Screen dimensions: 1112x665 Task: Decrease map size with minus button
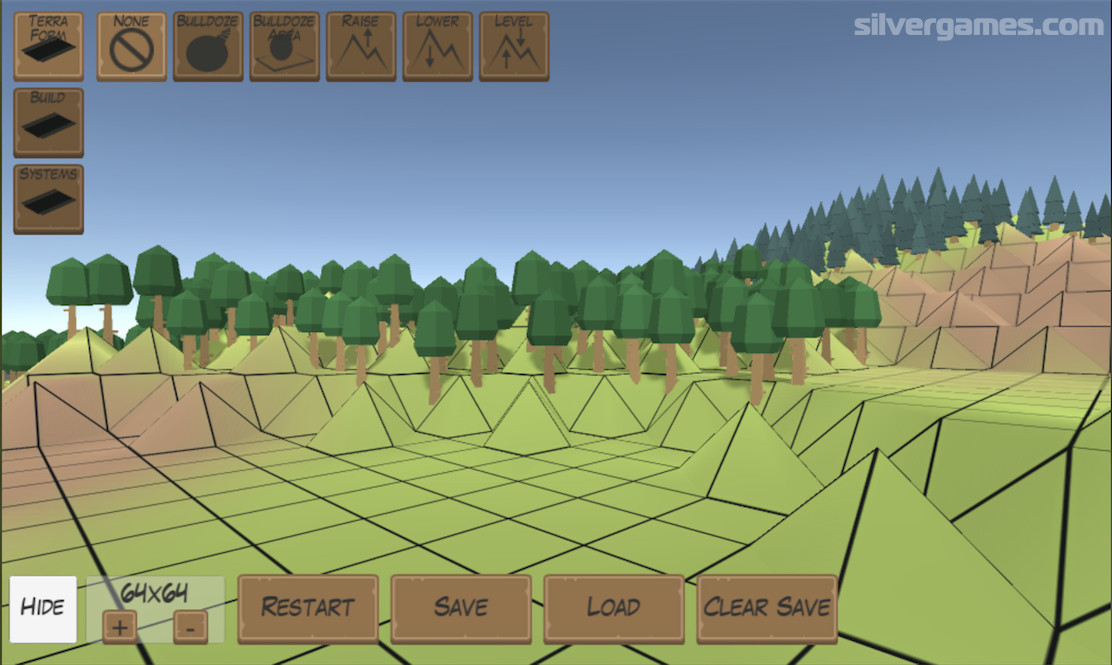click(x=190, y=627)
